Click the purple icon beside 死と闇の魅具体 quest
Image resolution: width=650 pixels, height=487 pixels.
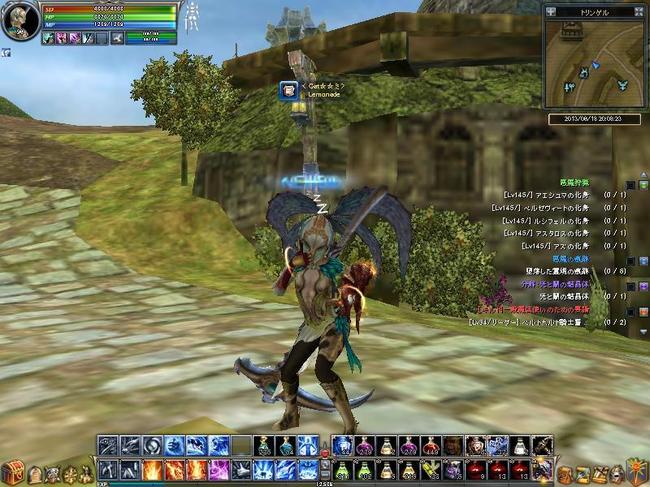644,285
